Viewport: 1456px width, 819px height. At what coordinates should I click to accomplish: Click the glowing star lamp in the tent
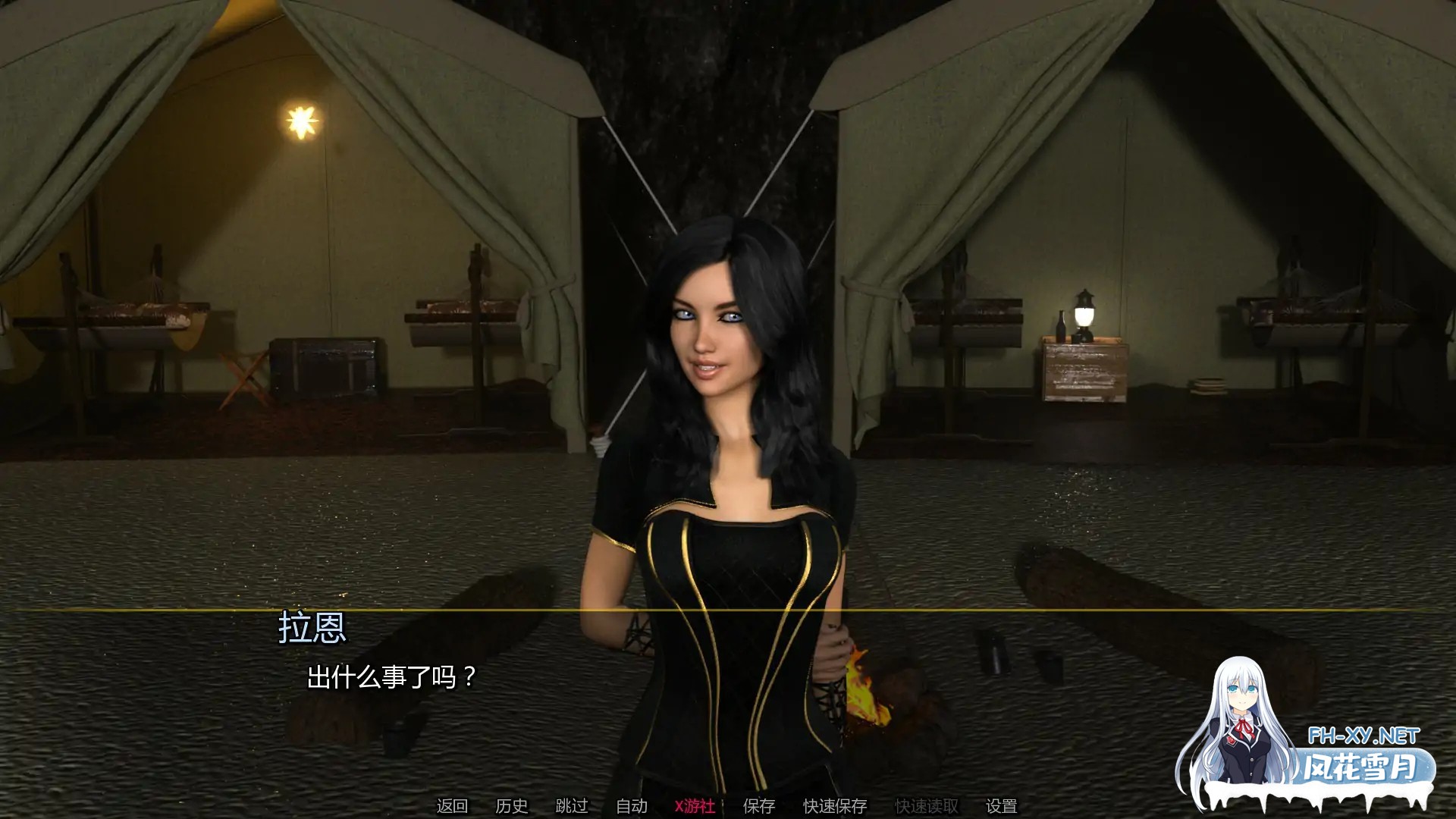click(x=301, y=121)
